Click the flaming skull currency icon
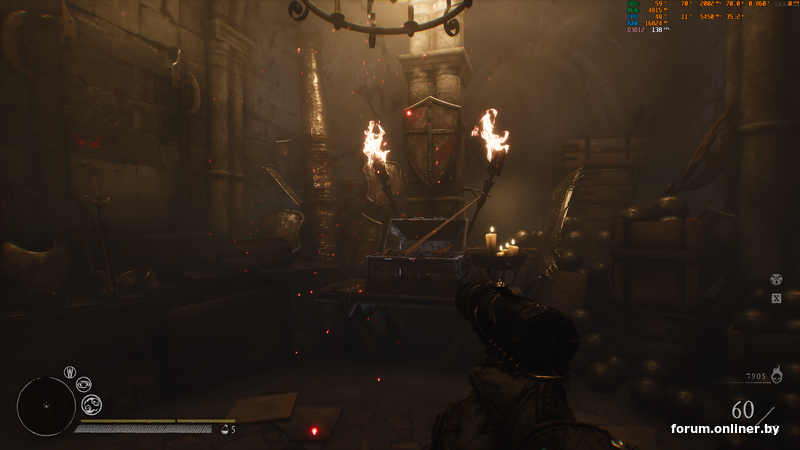 tap(776, 378)
